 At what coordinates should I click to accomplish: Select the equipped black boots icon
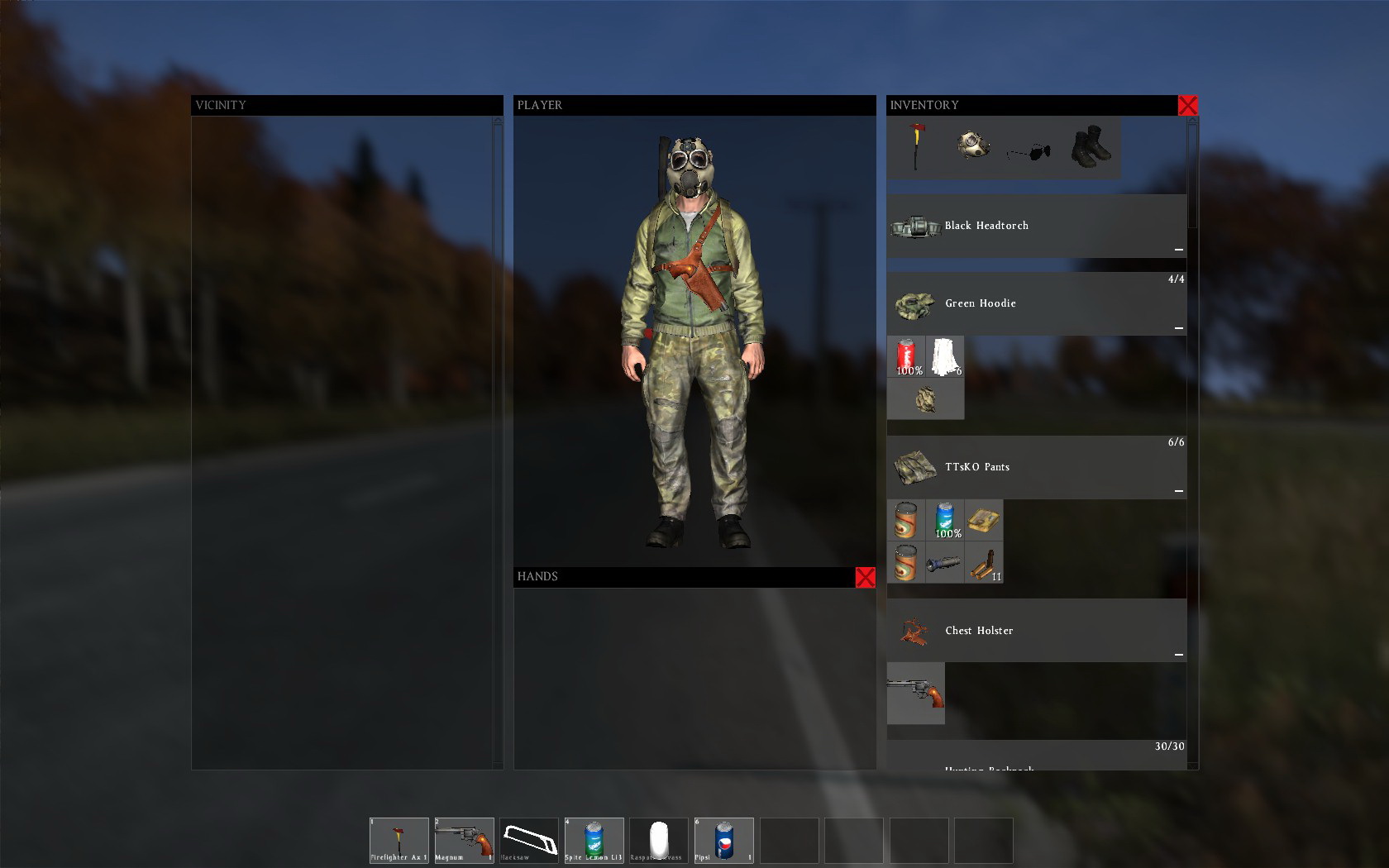(1090, 146)
